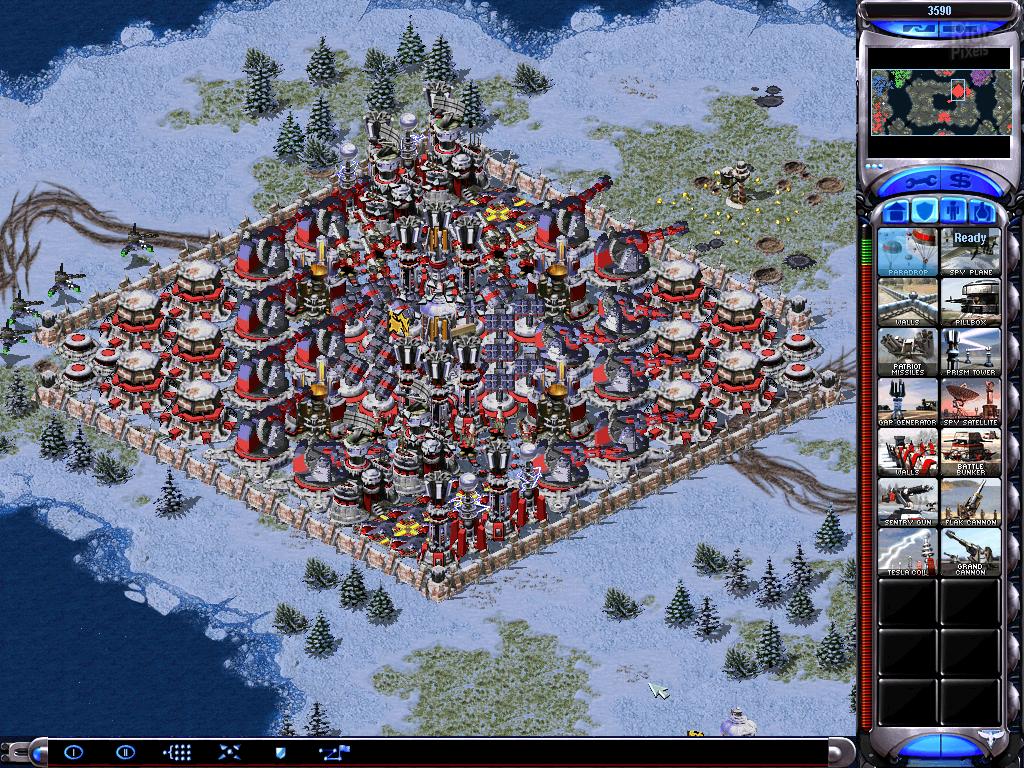Switch to the infantry build tab

pos(954,212)
